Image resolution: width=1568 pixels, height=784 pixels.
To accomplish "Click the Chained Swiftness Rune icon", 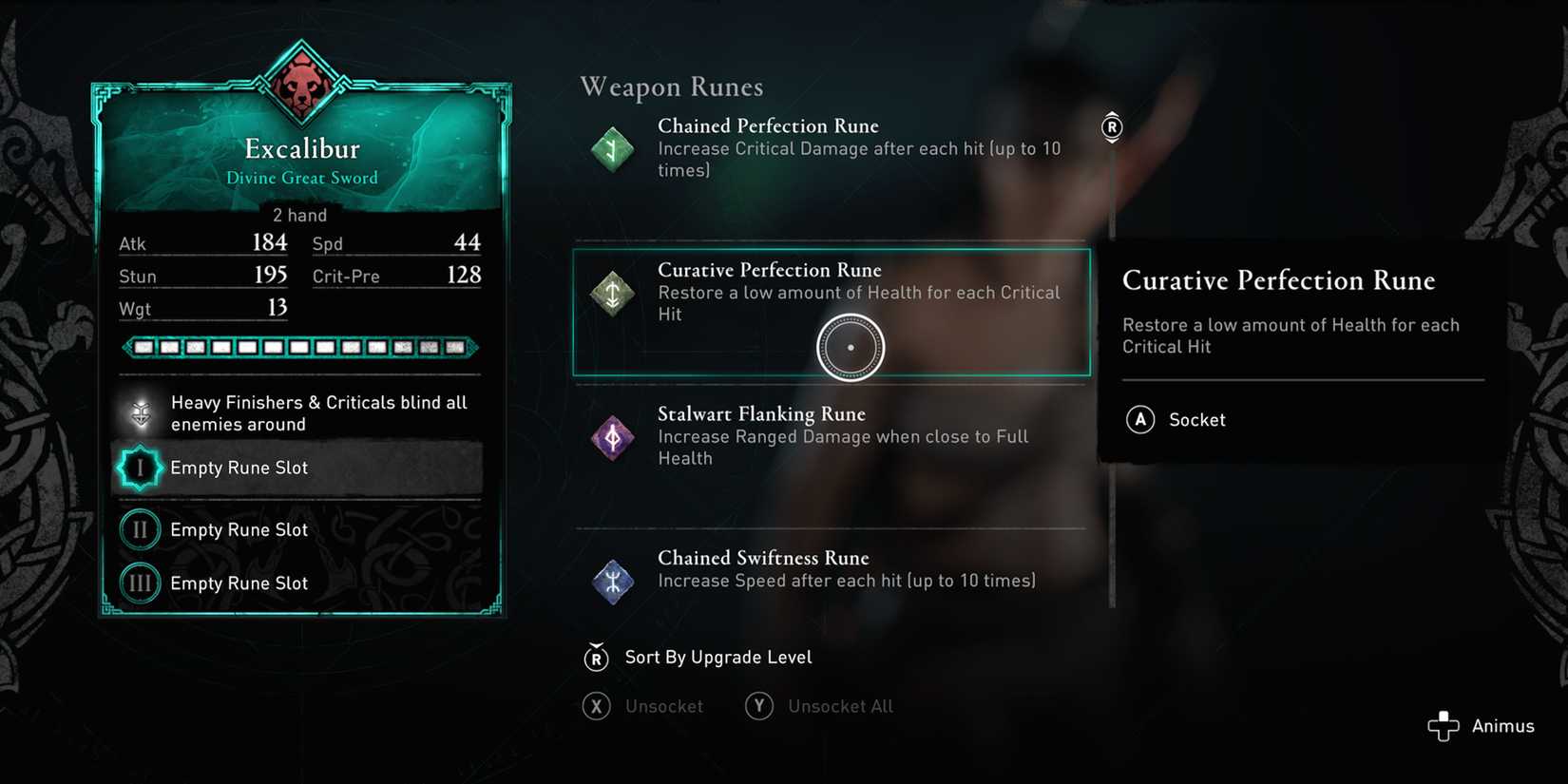I will tap(612, 581).
